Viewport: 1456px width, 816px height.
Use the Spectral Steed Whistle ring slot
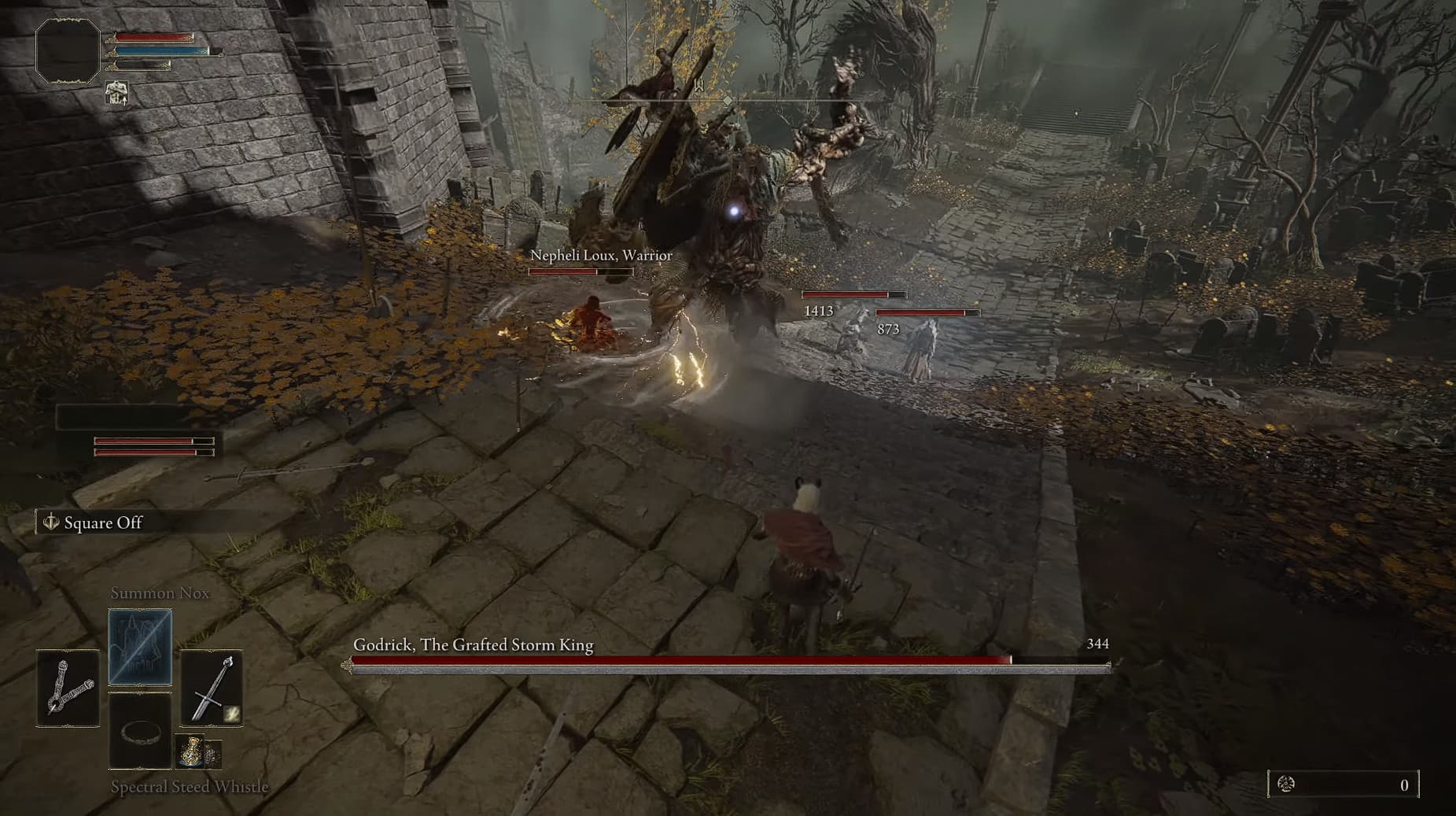click(x=140, y=732)
